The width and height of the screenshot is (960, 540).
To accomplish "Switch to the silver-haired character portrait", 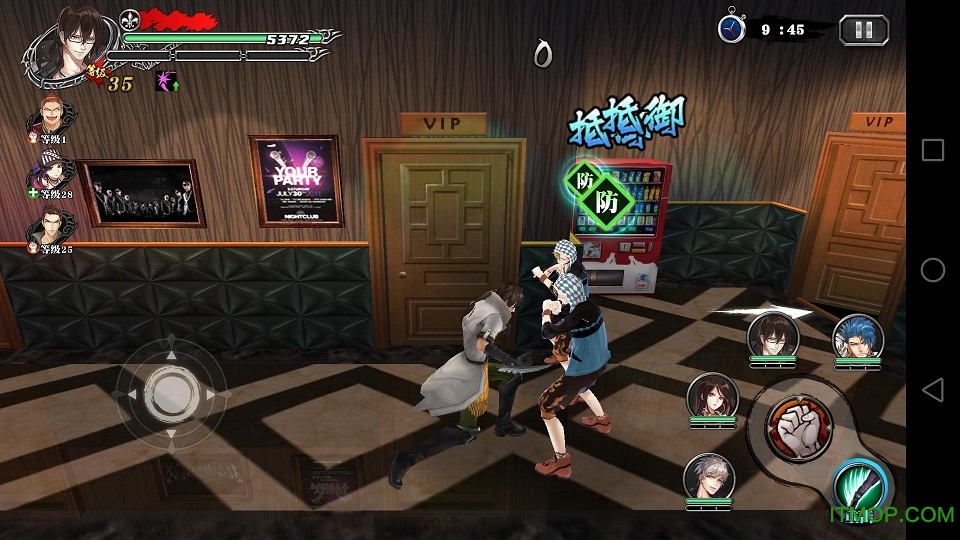I will (x=708, y=475).
